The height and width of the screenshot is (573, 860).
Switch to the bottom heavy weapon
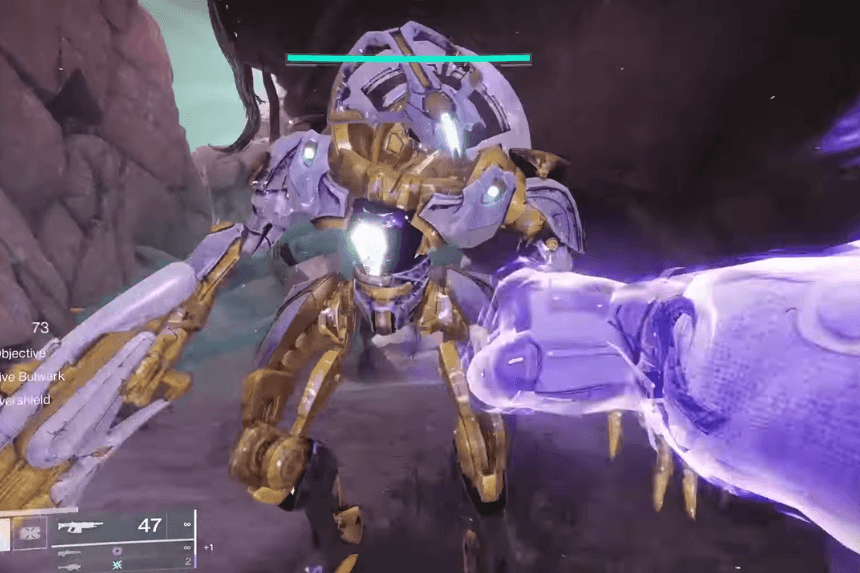(x=70, y=565)
